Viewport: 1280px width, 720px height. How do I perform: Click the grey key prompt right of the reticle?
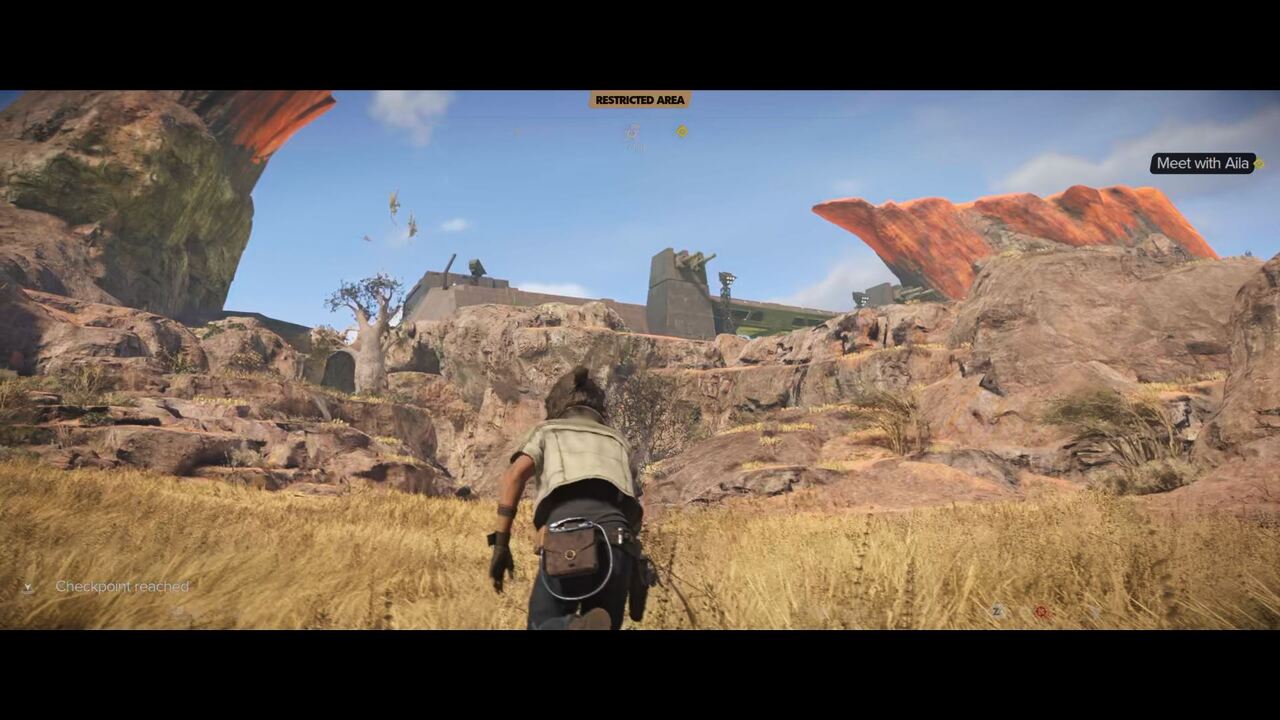click(x=1095, y=611)
